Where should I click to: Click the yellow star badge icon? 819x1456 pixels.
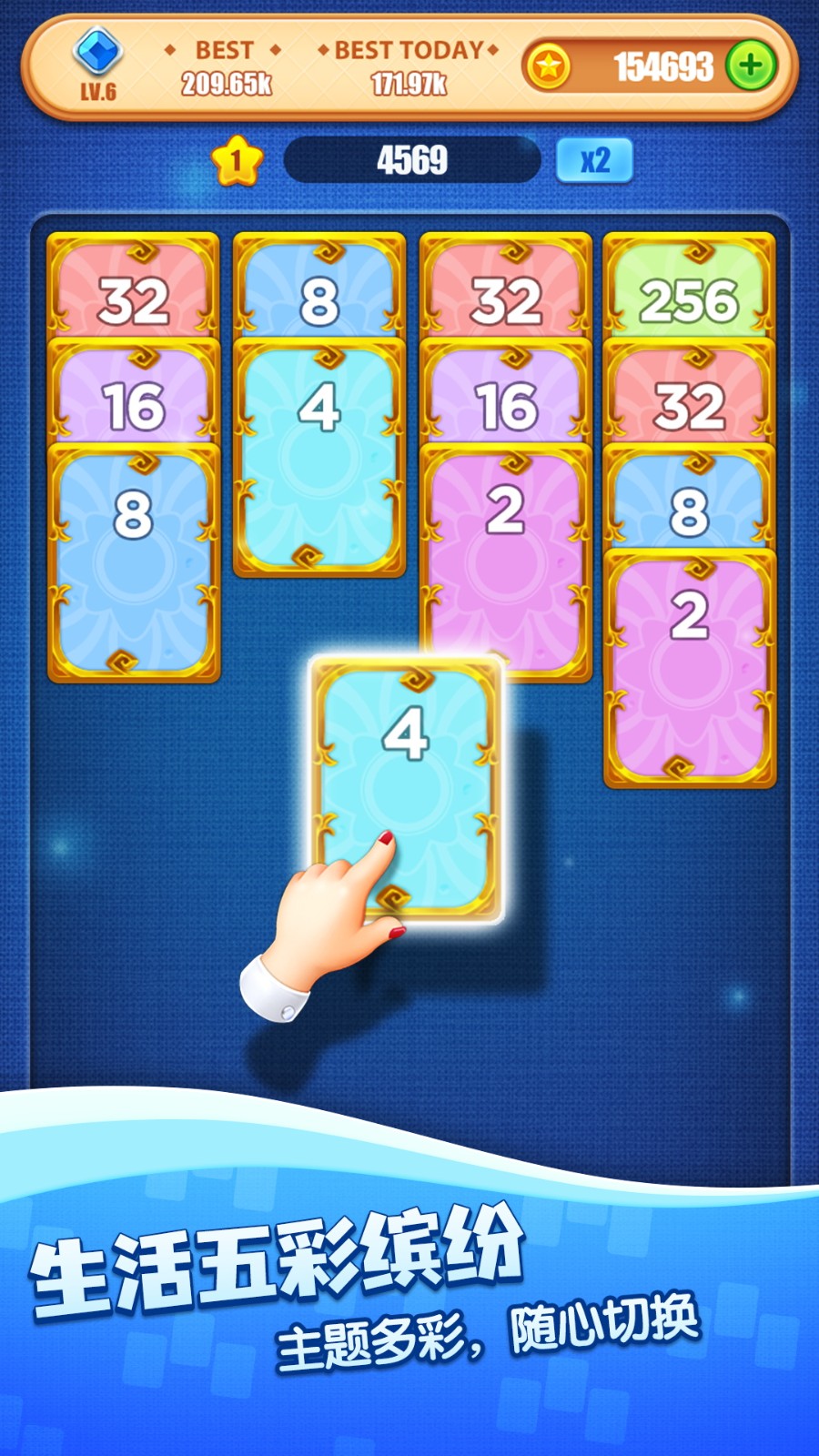(x=237, y=161)
